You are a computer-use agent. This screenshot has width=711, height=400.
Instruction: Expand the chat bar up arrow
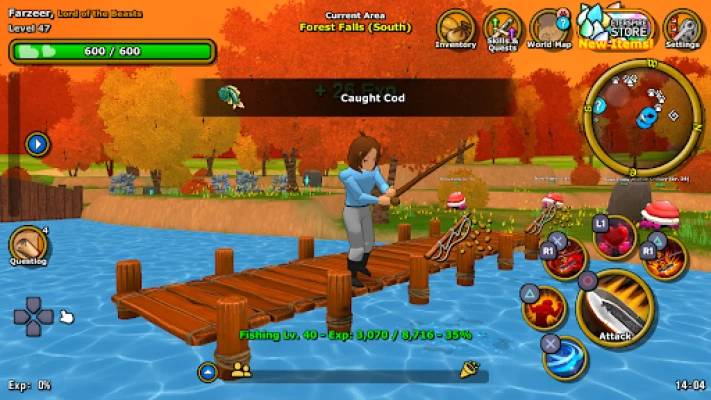[x=207, y=372]
